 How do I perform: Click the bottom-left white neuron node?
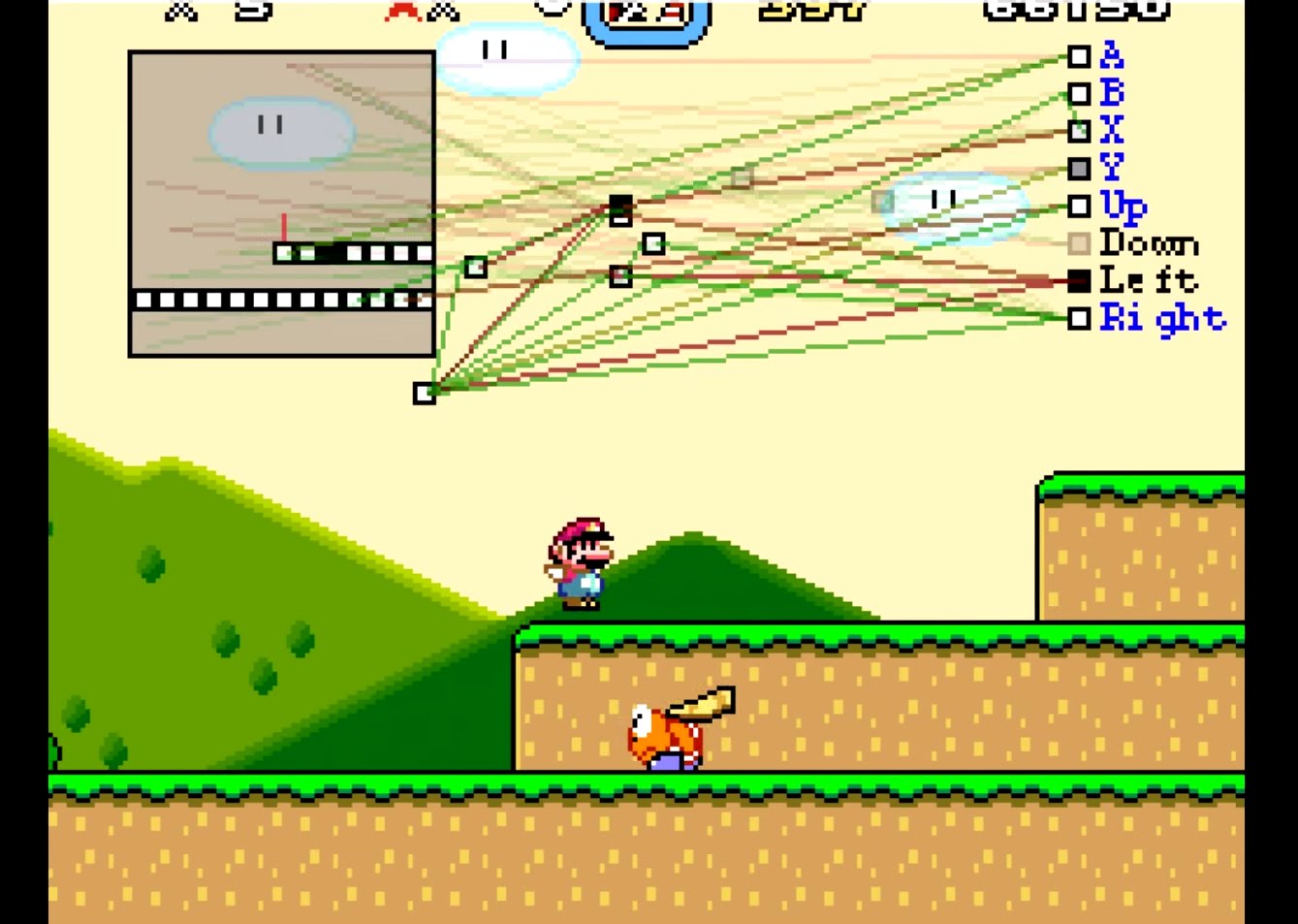click(x=424, y=392)
